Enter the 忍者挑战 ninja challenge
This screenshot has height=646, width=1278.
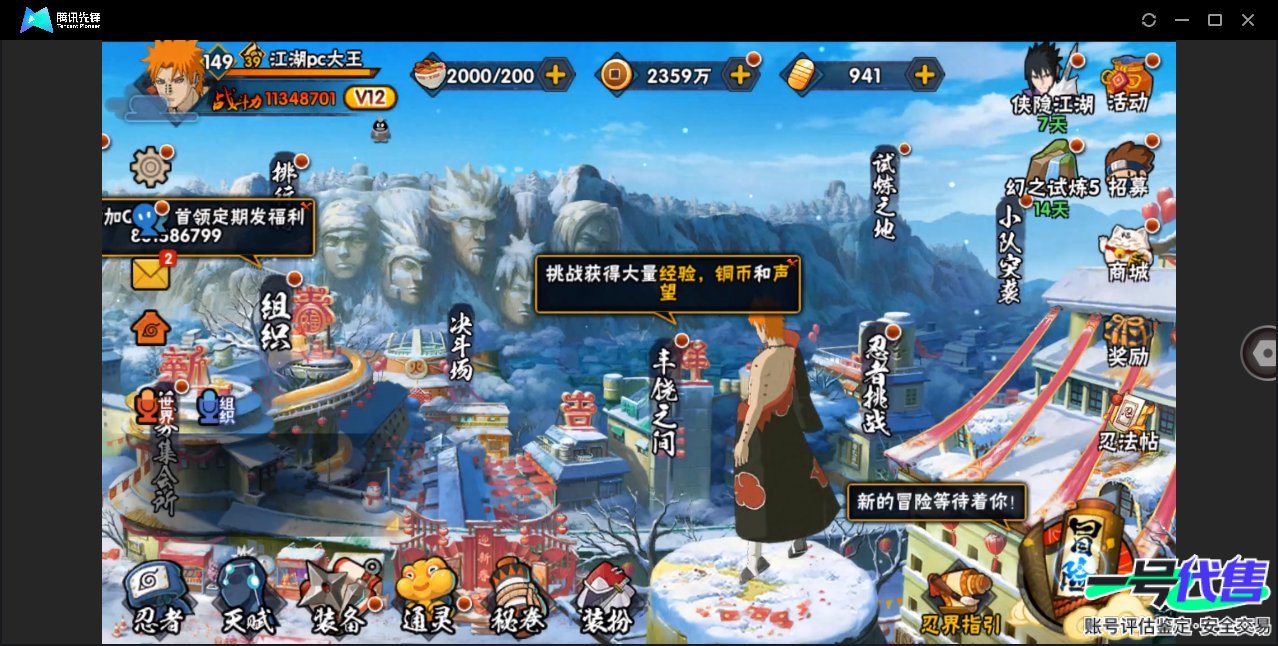point(877,385)
